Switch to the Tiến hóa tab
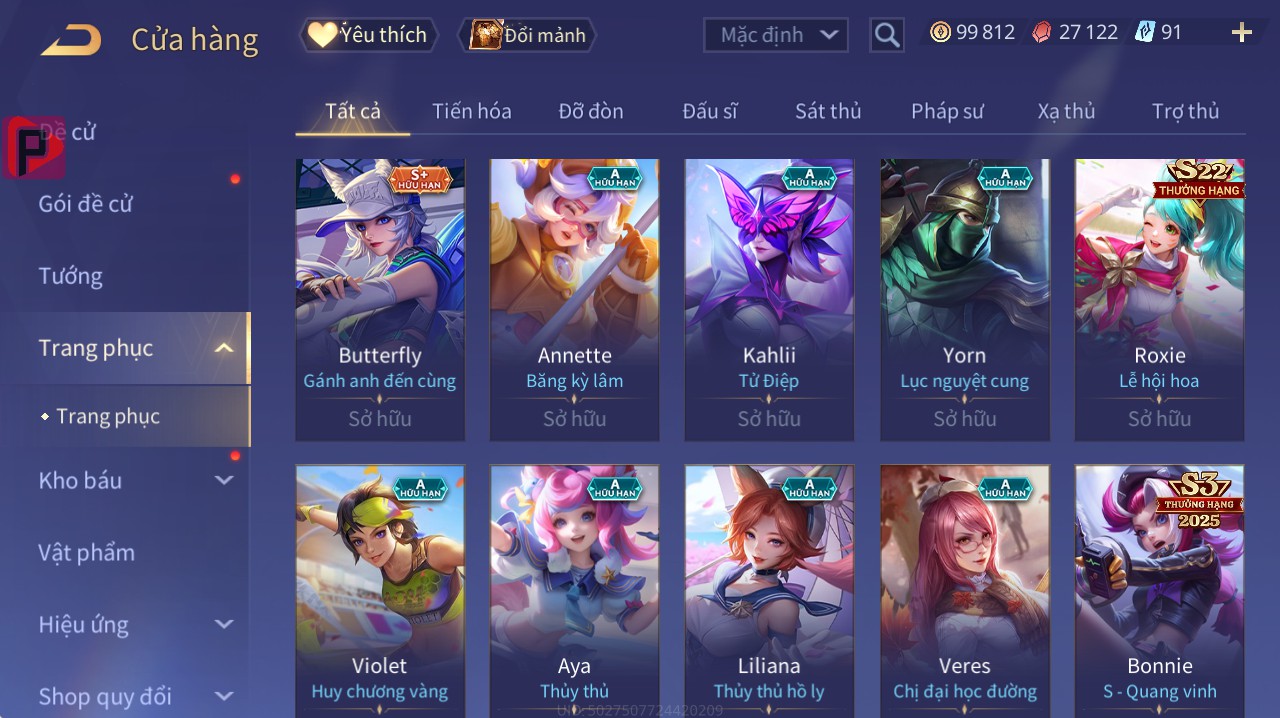The width and height of the screenshot is (1280, 718). click(x=471, y=111)
